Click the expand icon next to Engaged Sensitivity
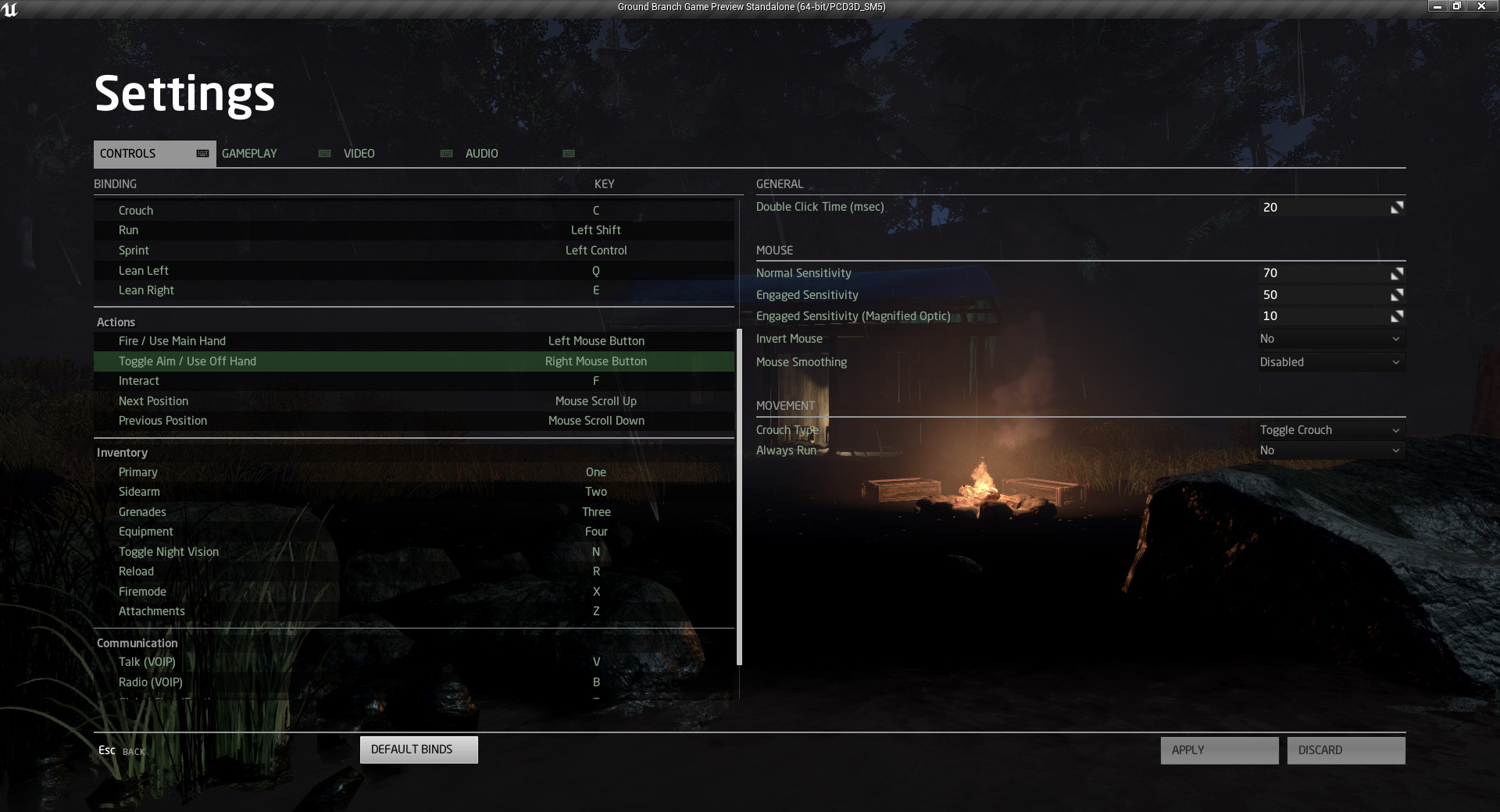 (x=1397, y=294)
